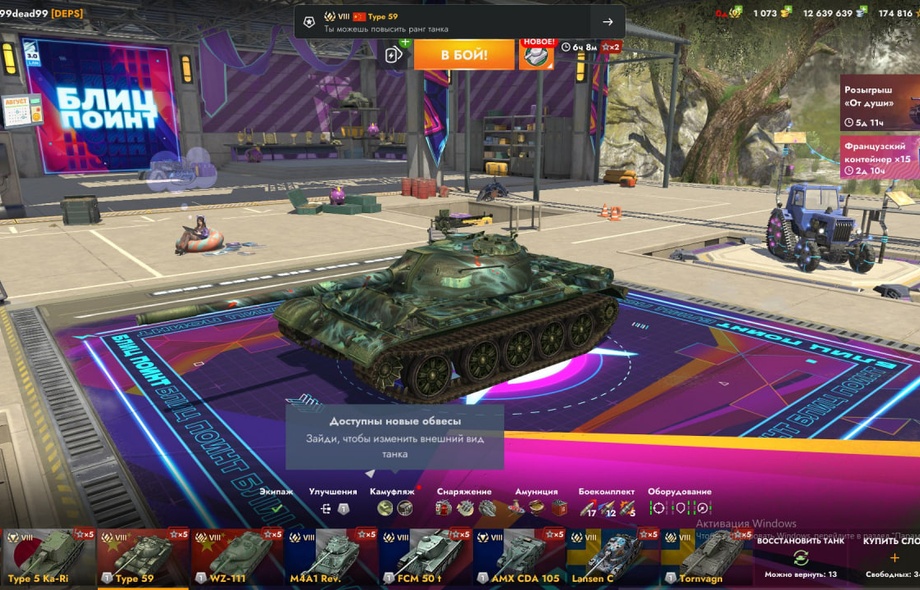The width and height of the screenshot is (920, 590).
Task: Start a battle with the В БОЙ! button
Action: [x=464, y=54]
